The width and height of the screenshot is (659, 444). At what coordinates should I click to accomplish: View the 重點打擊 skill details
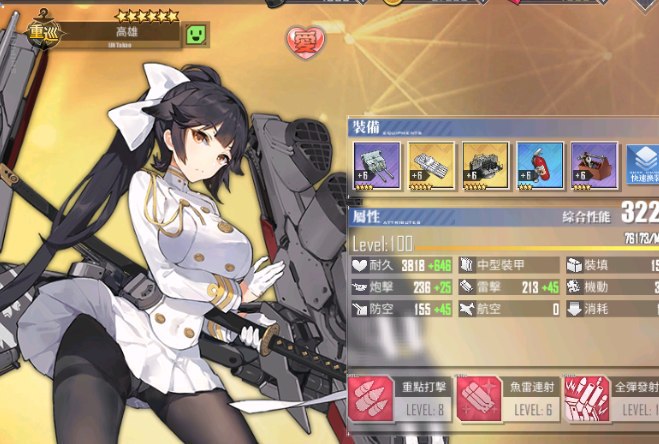399,396
